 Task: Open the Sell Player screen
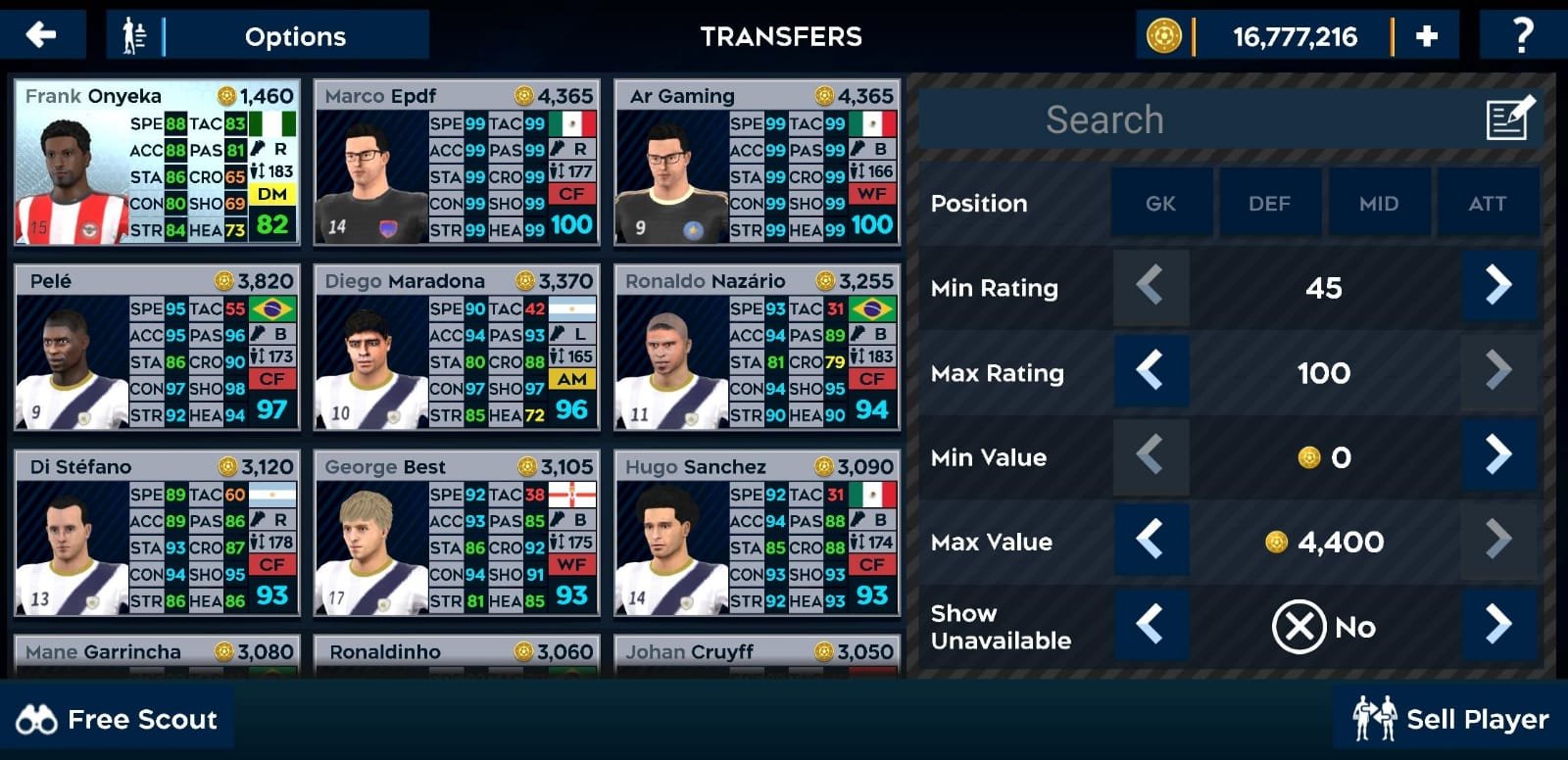tap(1450, 720)
